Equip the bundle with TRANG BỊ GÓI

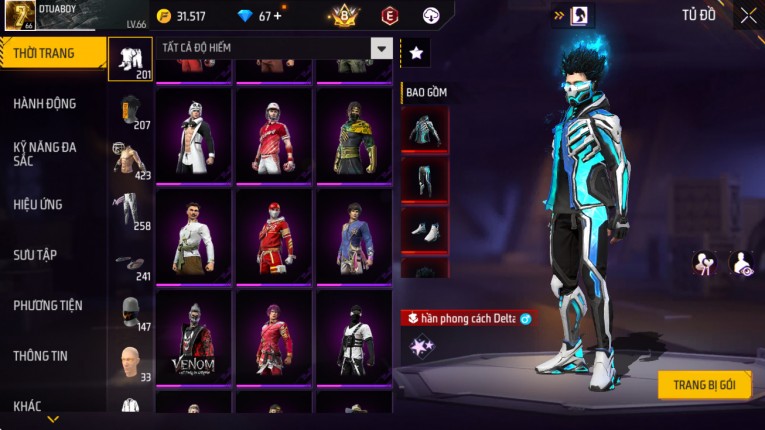tap(704, 385)
